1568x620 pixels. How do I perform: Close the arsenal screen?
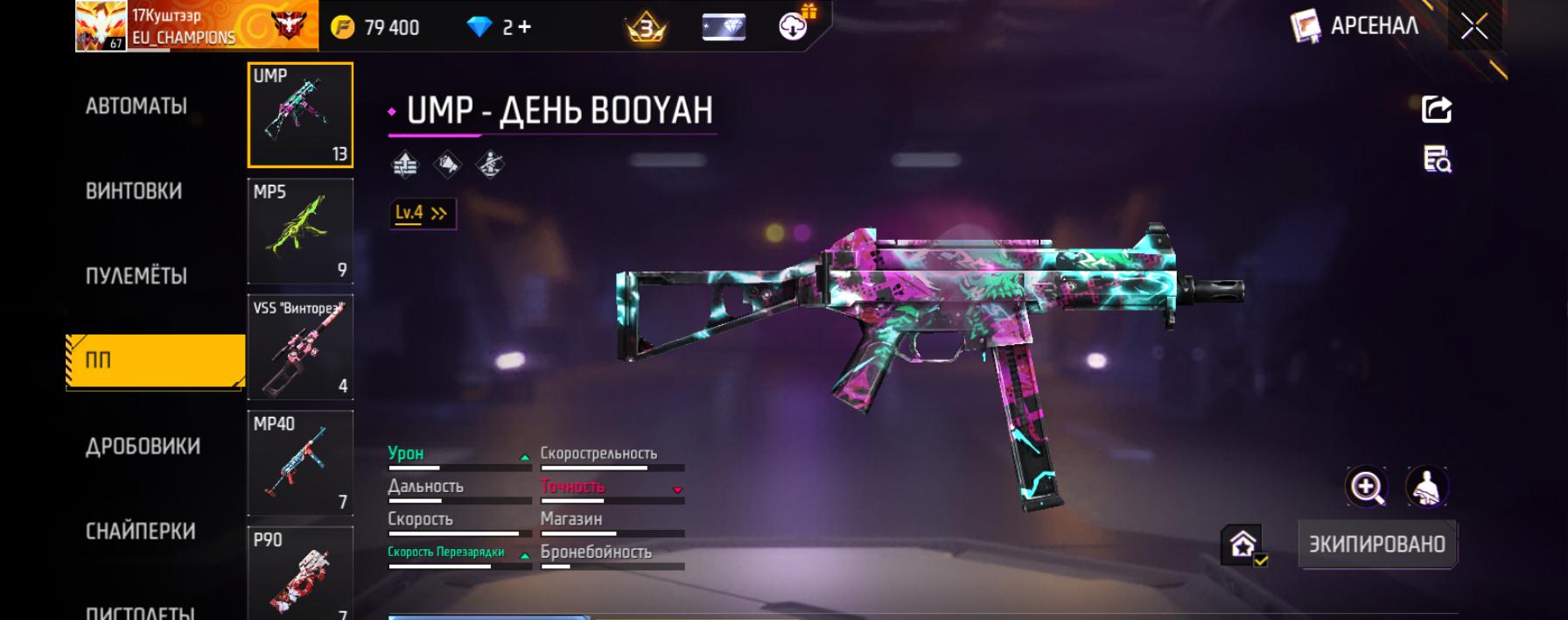pyautogui.click(x=1474, y=27)
